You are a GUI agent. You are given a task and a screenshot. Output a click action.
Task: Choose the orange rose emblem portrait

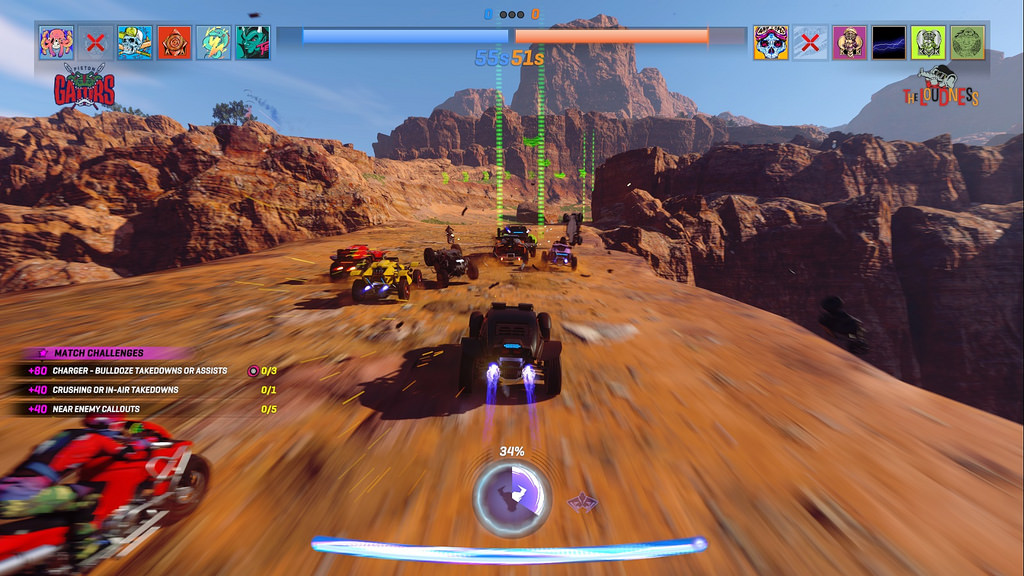(x=174, y=42)
